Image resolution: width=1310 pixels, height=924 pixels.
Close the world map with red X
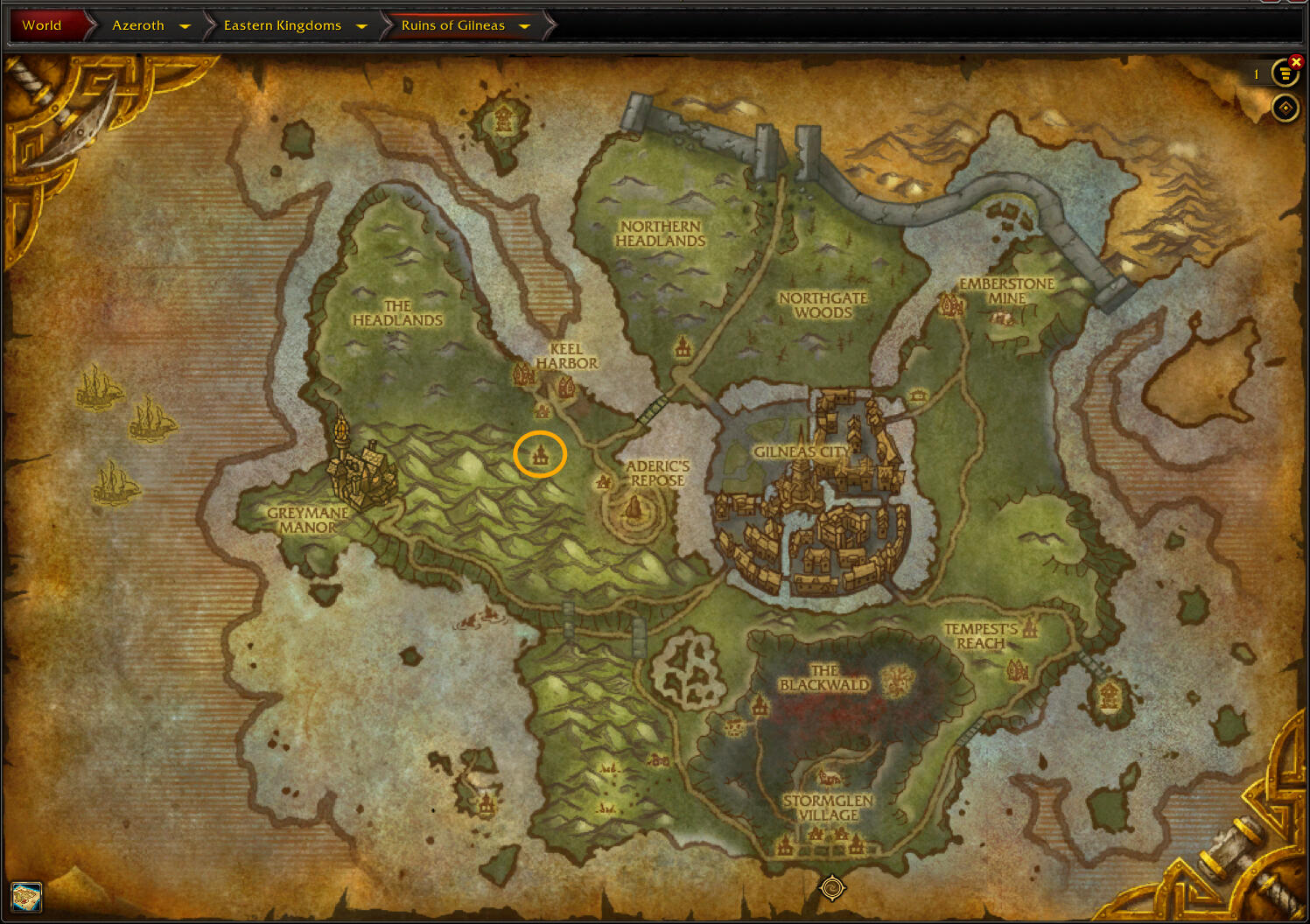coord(1296,61)
